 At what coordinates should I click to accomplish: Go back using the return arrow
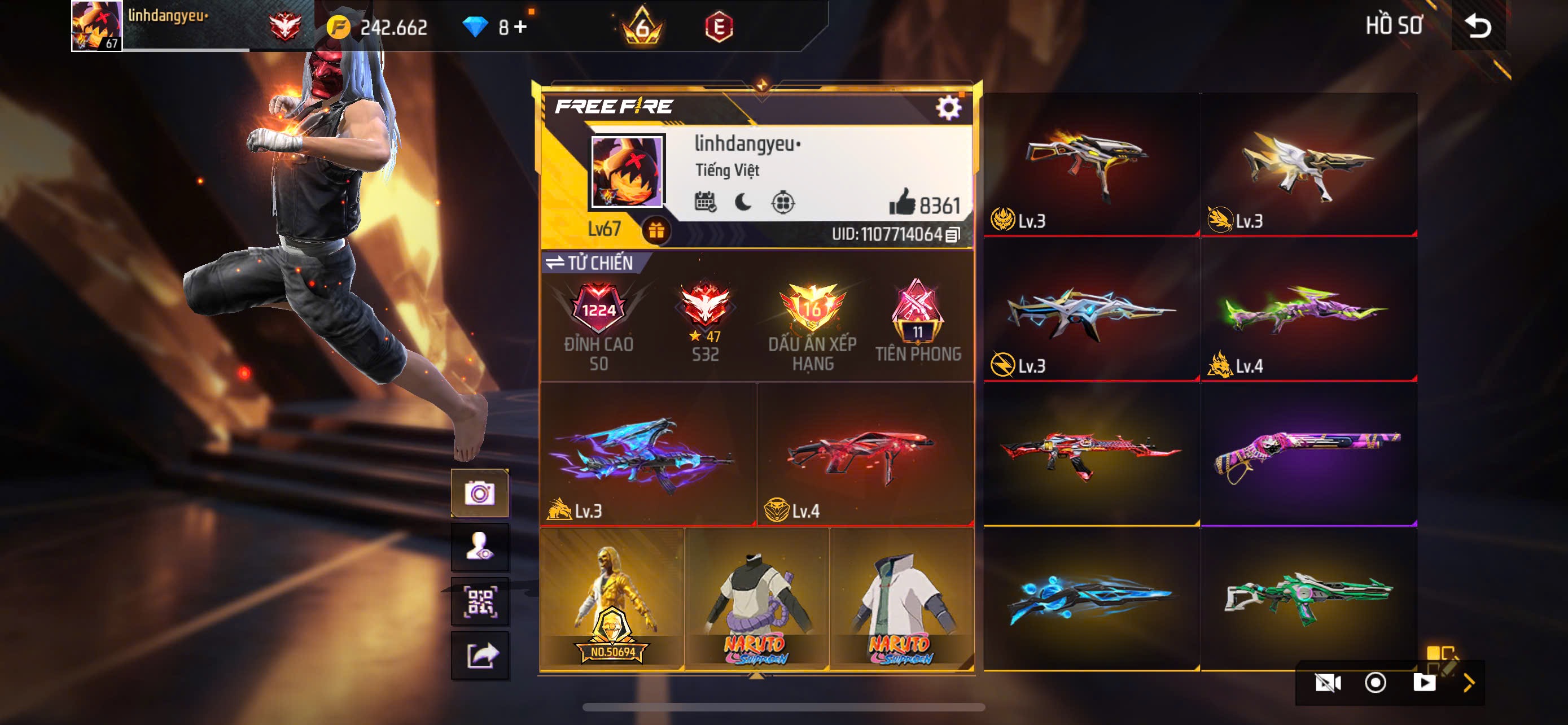pyautogui.click(x=1477, y=25)
